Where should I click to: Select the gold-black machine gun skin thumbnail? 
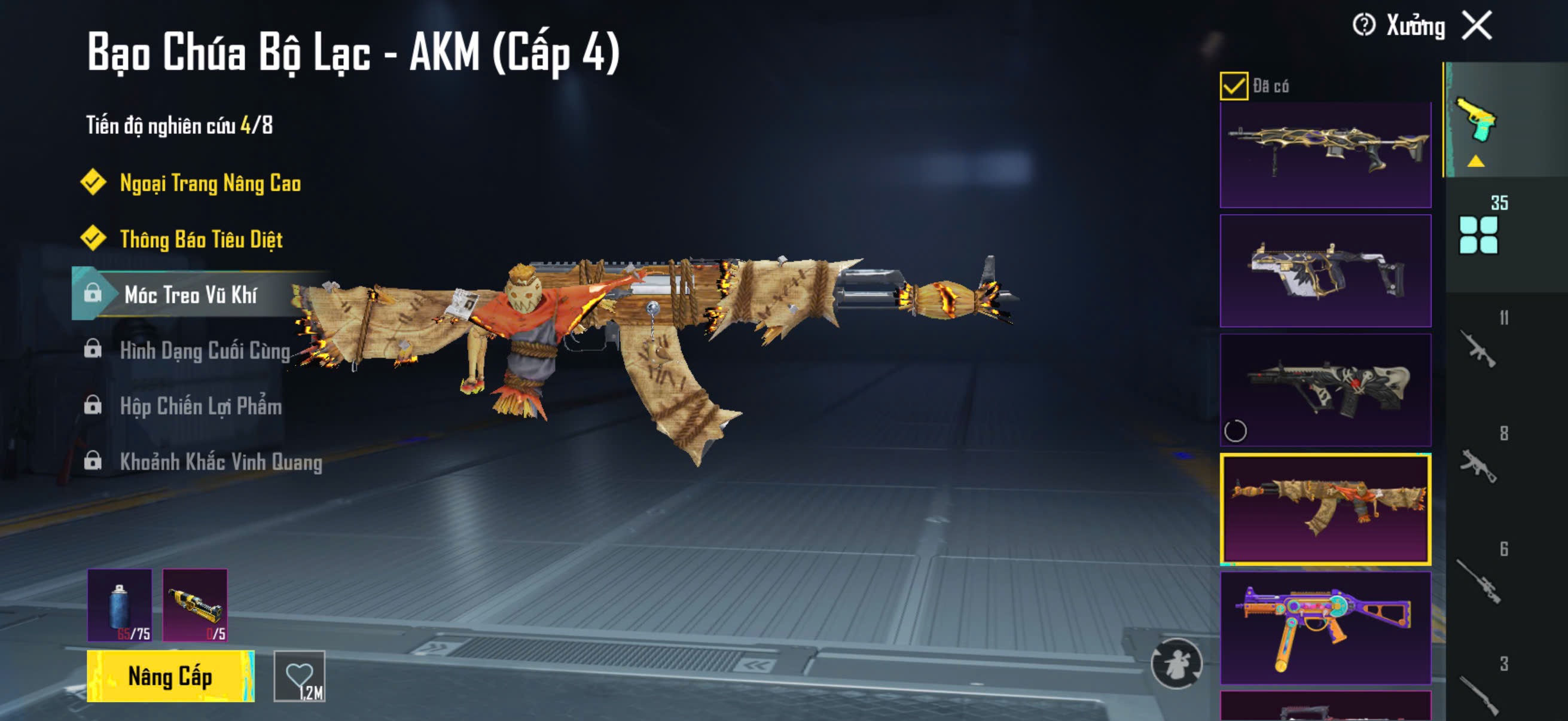point(1325,155)
